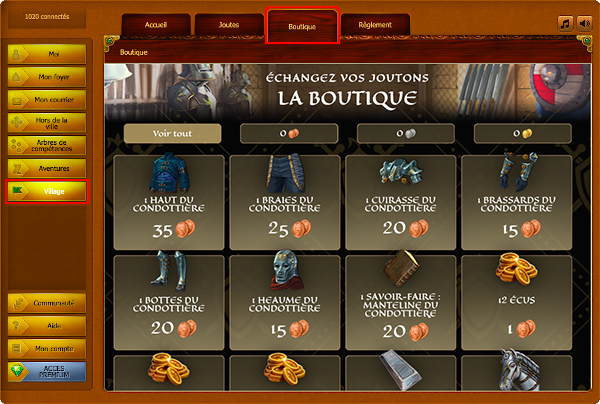The height and width of the screenshot is (404, 600).
Task: Open Mon courrier mailbox
Action: (x=46, y=99)
